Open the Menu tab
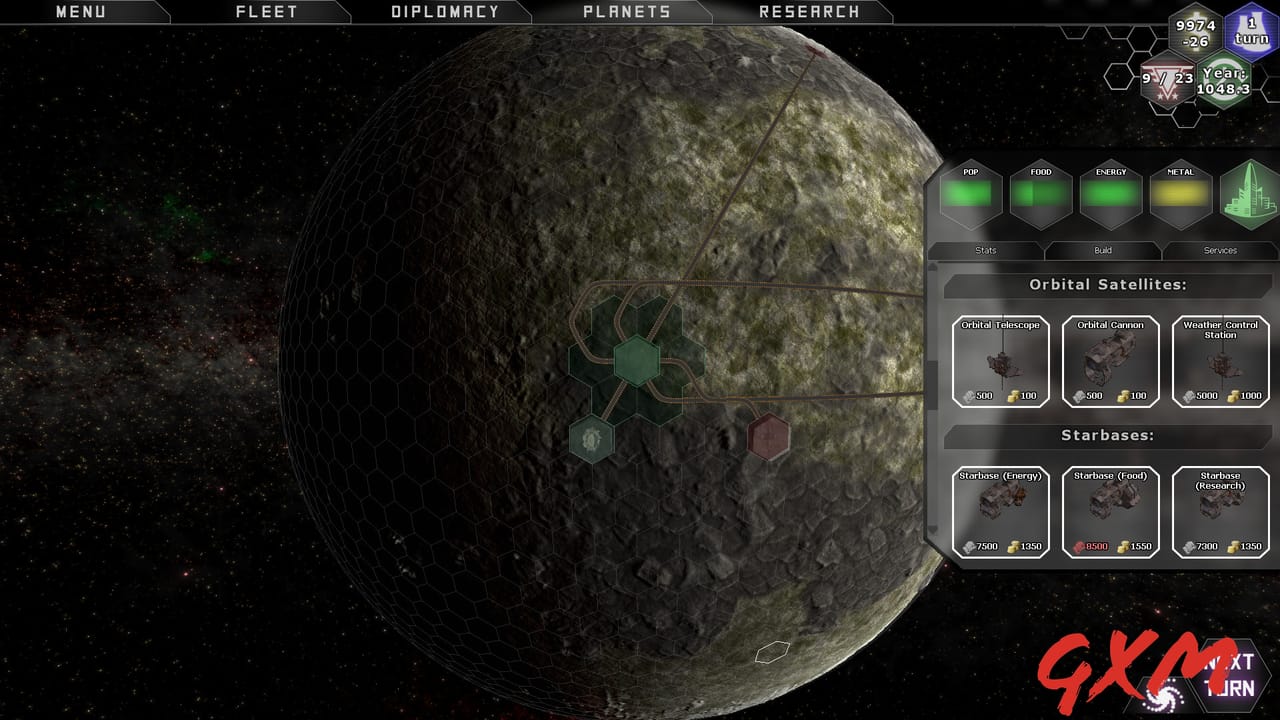 (80, 12)
